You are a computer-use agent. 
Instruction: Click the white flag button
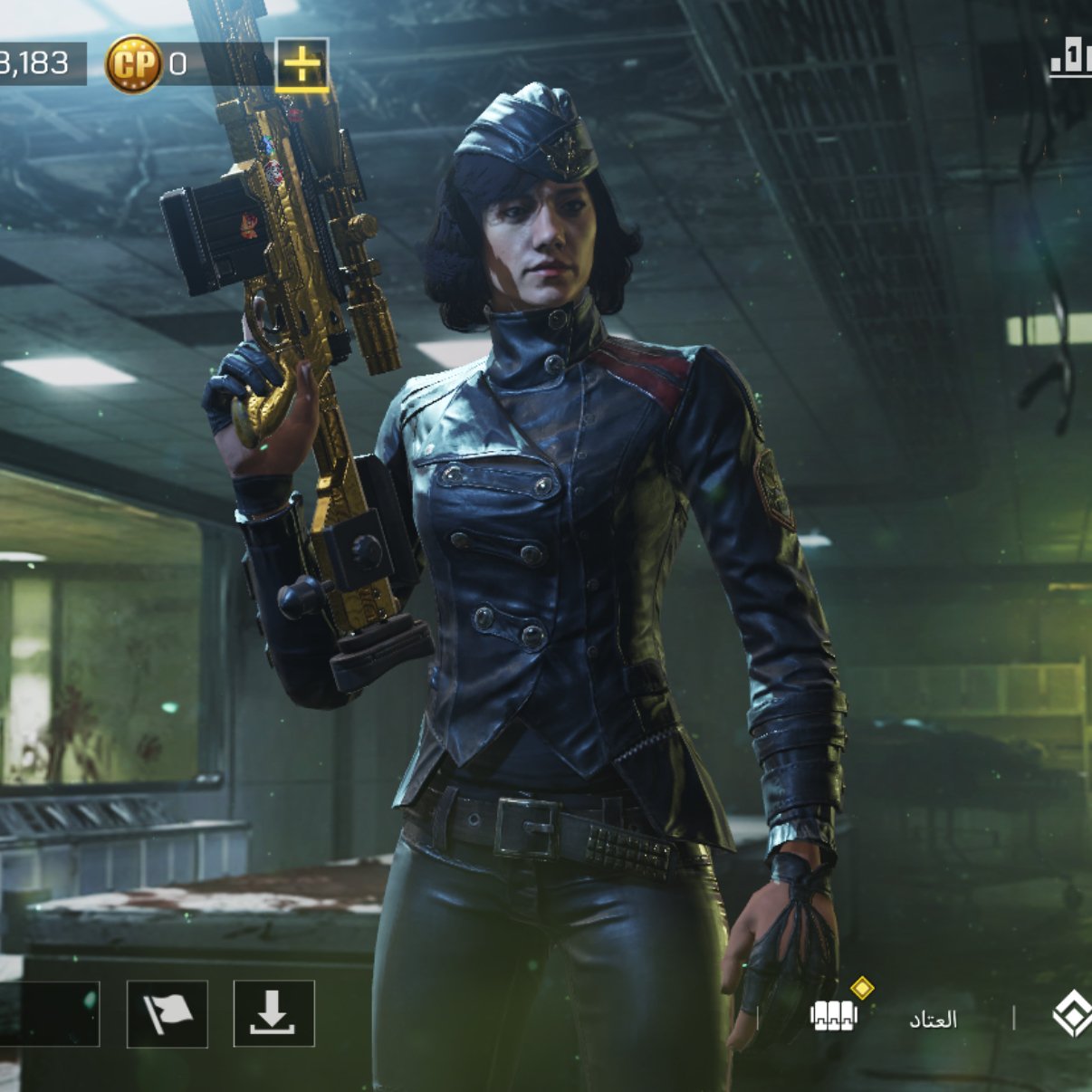[x=168, y=1013]
